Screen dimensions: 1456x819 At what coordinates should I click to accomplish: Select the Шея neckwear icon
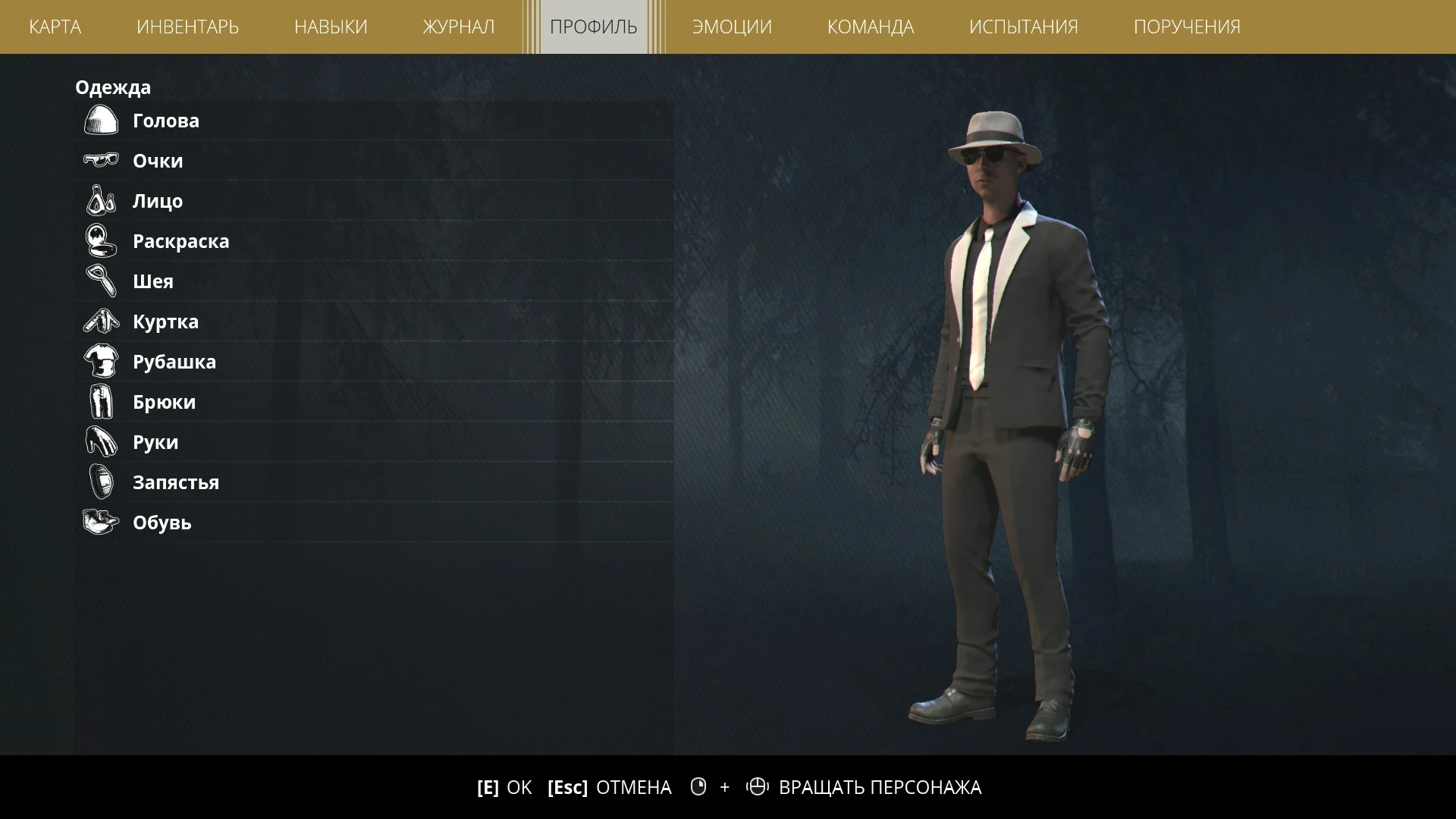tap(100, 281)
